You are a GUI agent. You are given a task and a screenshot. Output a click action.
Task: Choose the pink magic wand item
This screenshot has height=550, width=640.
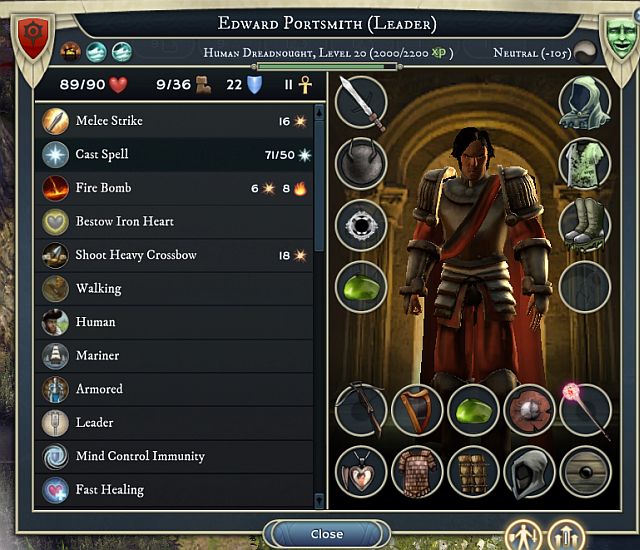585,410
